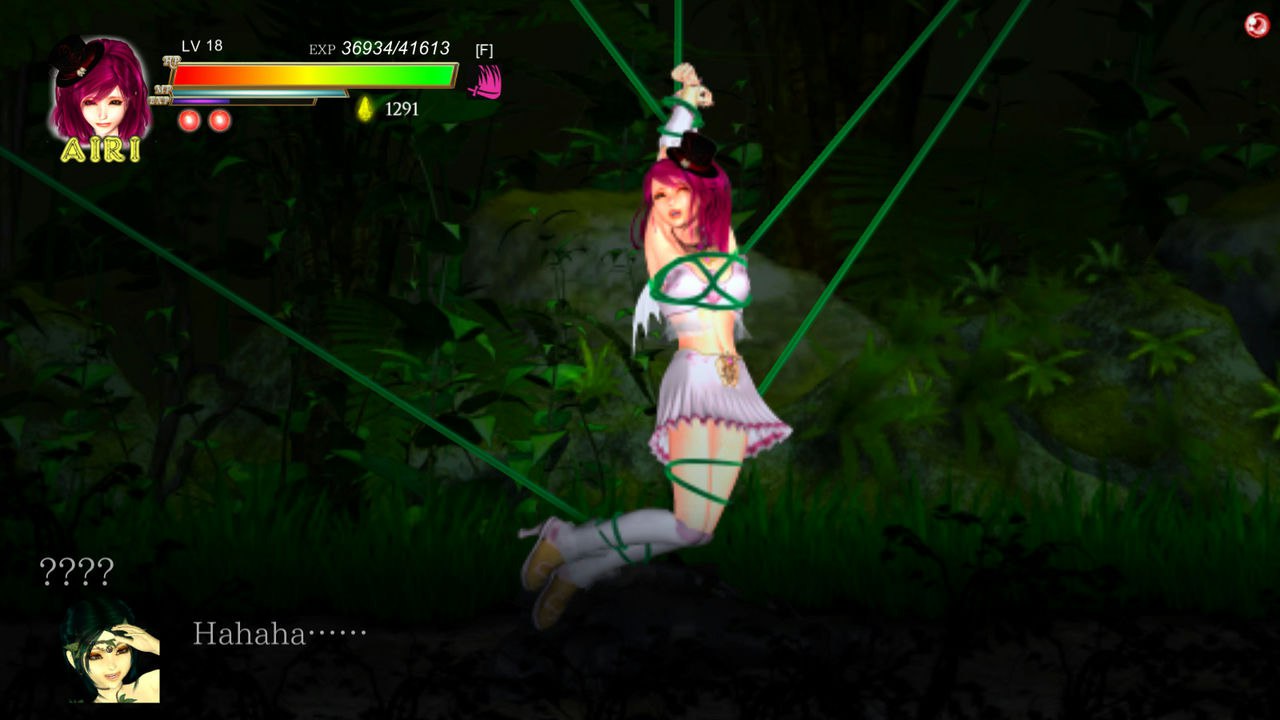Click the [F] interaction key prompt
Image resolution: width=1280 pixels, height=720 pixels.
485,48
